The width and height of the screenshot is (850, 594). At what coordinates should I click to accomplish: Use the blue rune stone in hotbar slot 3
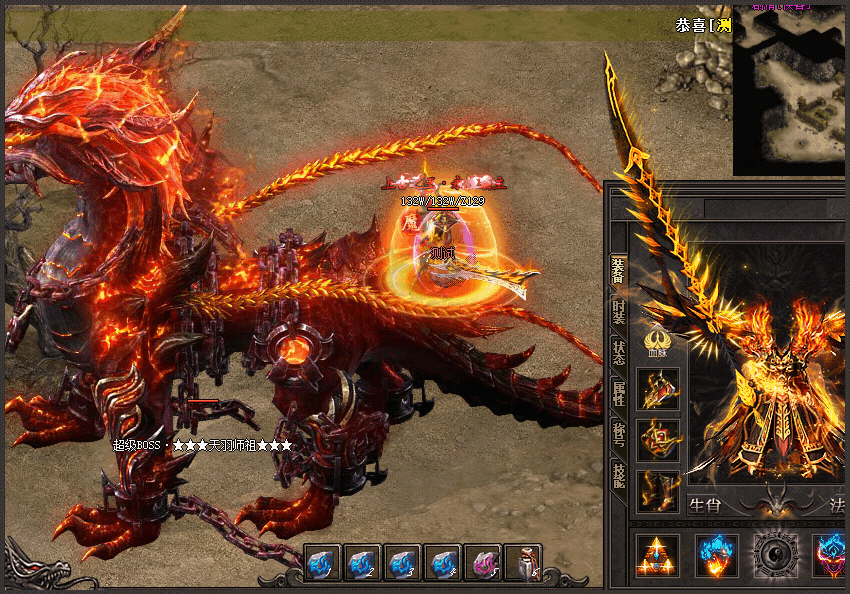(402, 564)
